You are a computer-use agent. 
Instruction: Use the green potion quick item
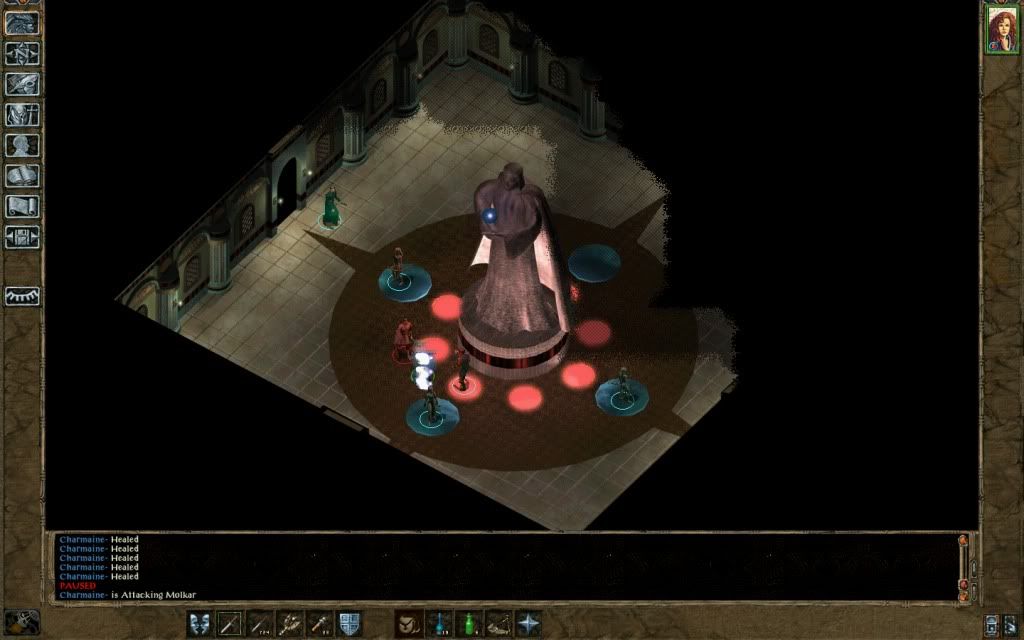[x=468, y=623]
